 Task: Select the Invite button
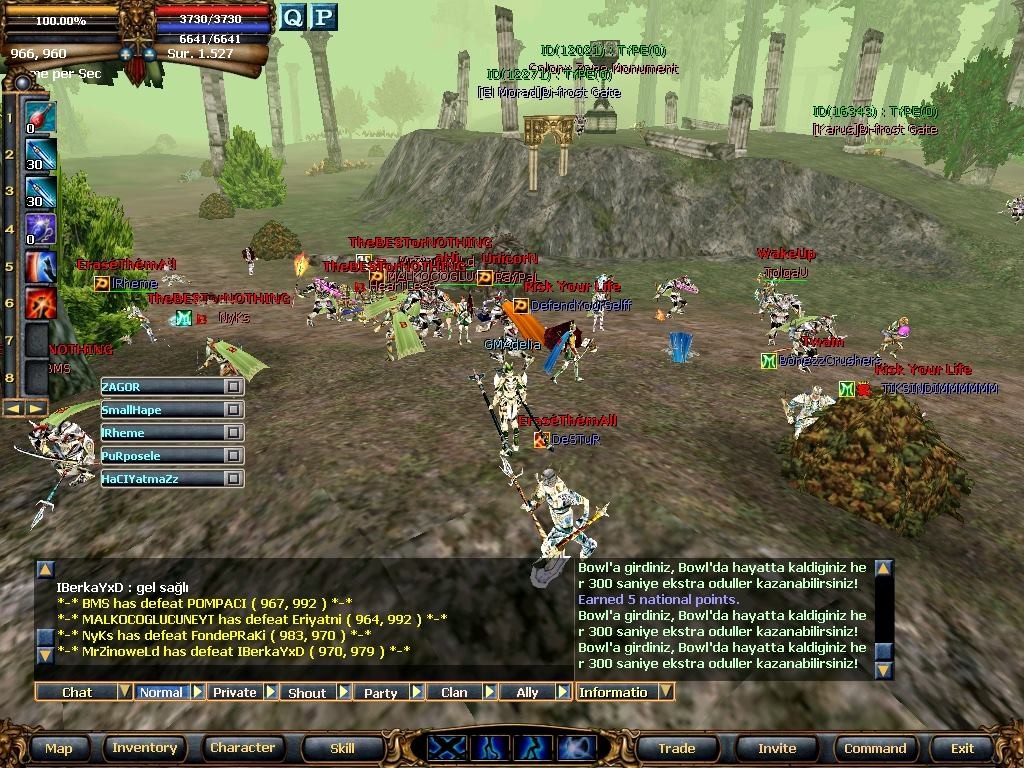[777, 748]
